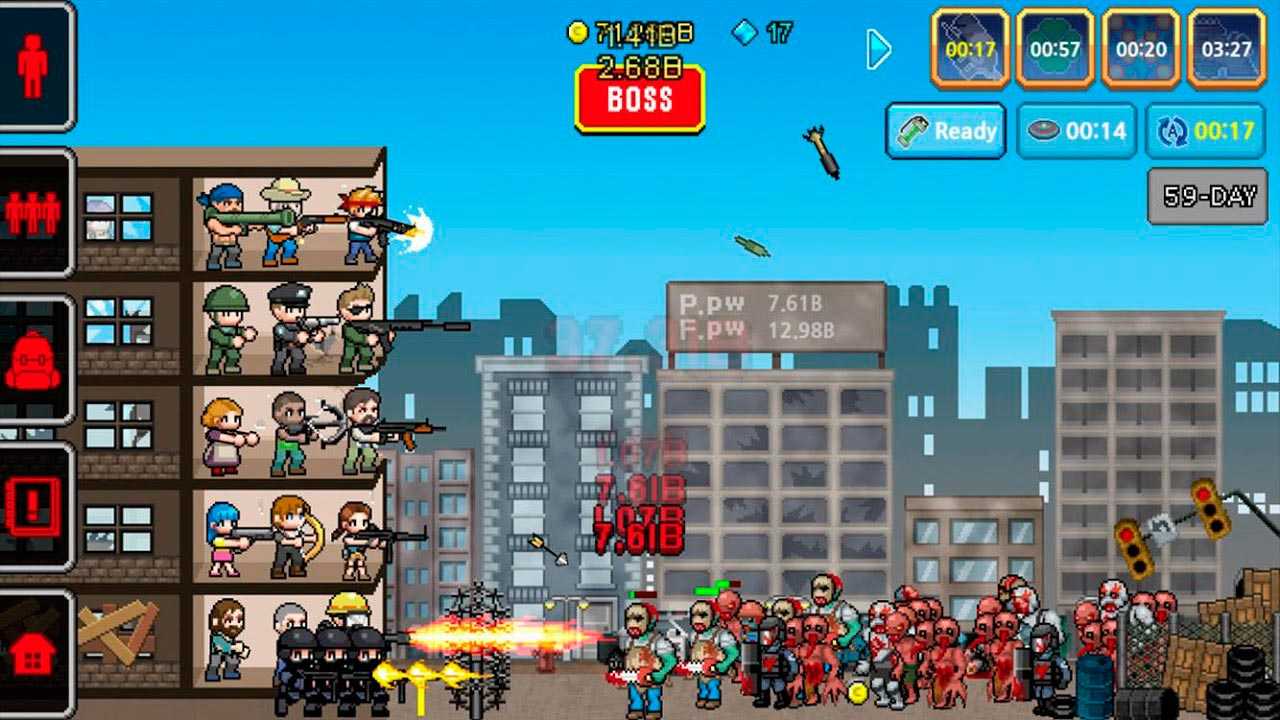This screenshot has width=1280, height=720.
Task: Click the 59-DAY button
Action: click(1208, 196)
